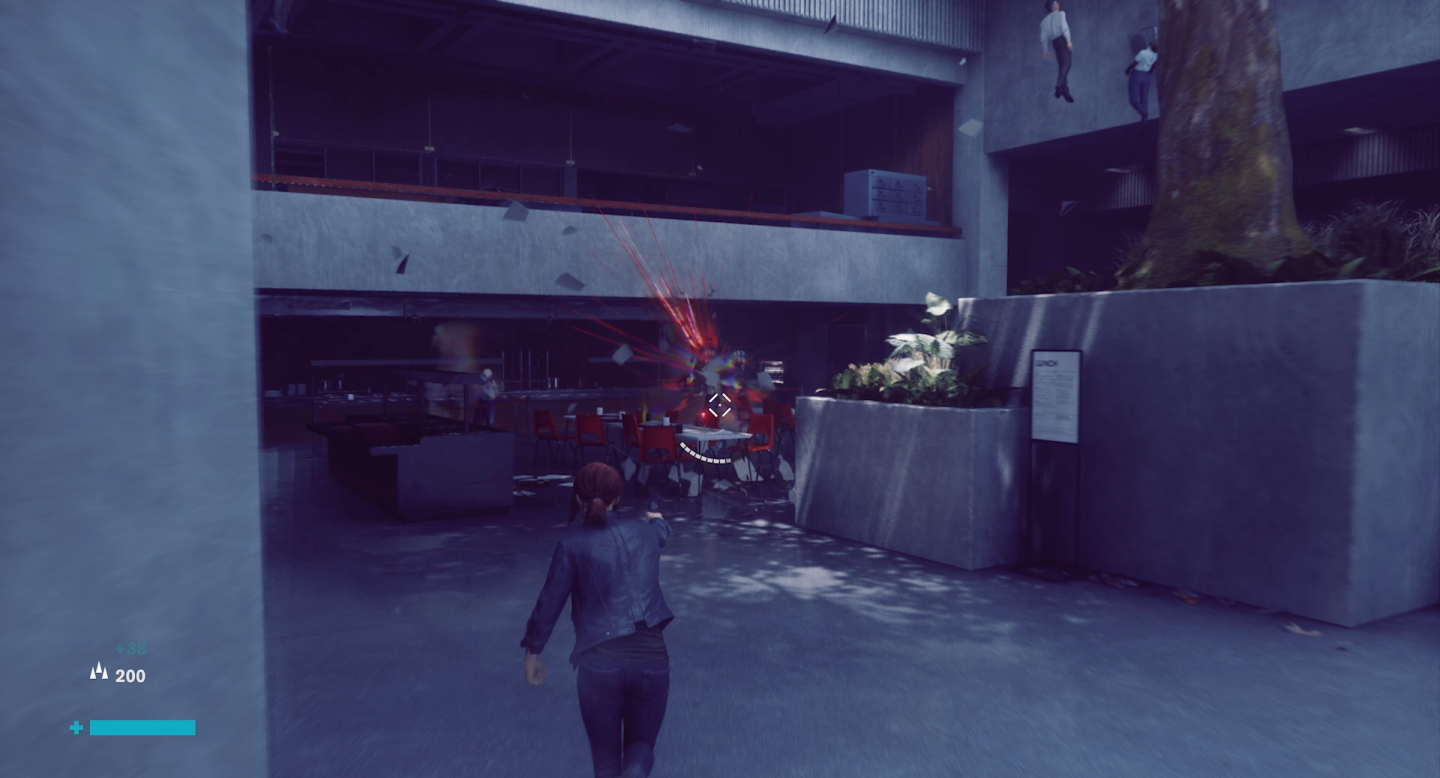Click the floating enemy at the crosshair
This screenshot has height=778, width=1440.
710,370
